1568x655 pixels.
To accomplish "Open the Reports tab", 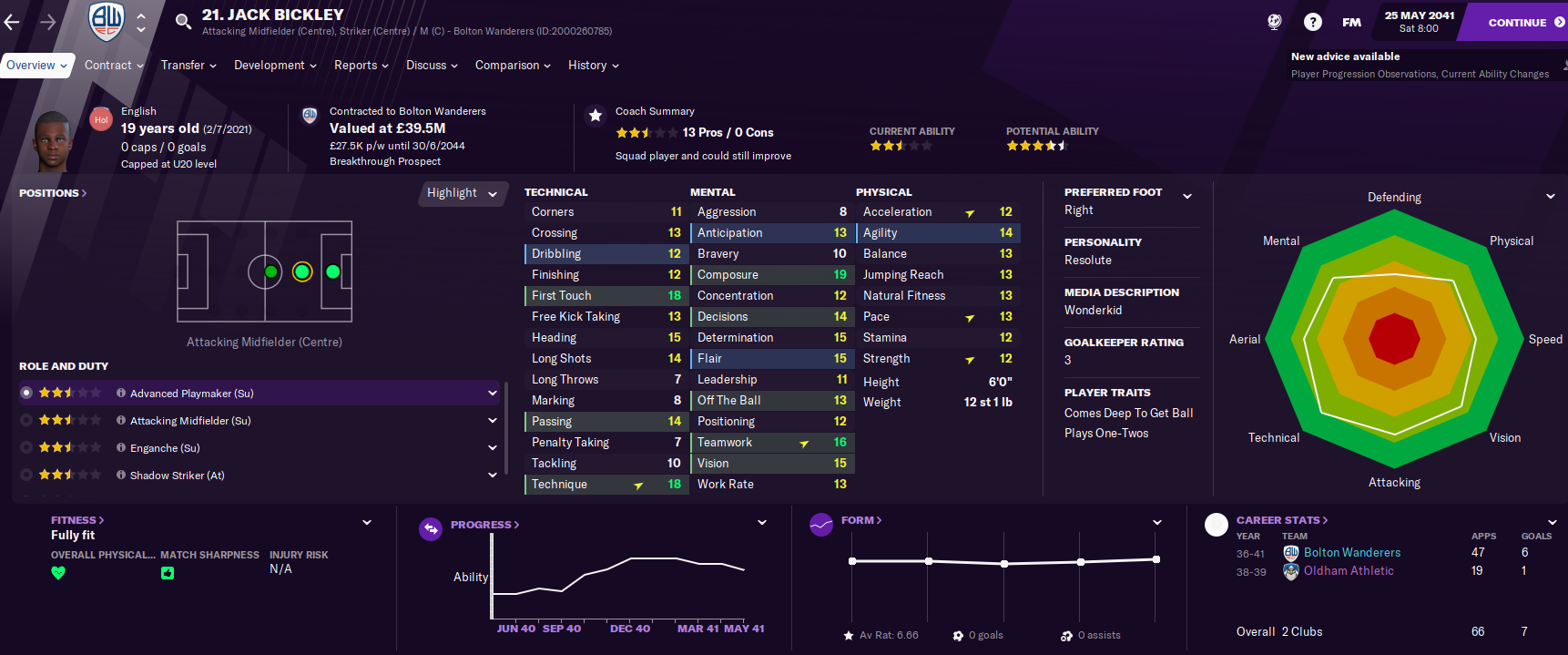I will tap(361, 66).
